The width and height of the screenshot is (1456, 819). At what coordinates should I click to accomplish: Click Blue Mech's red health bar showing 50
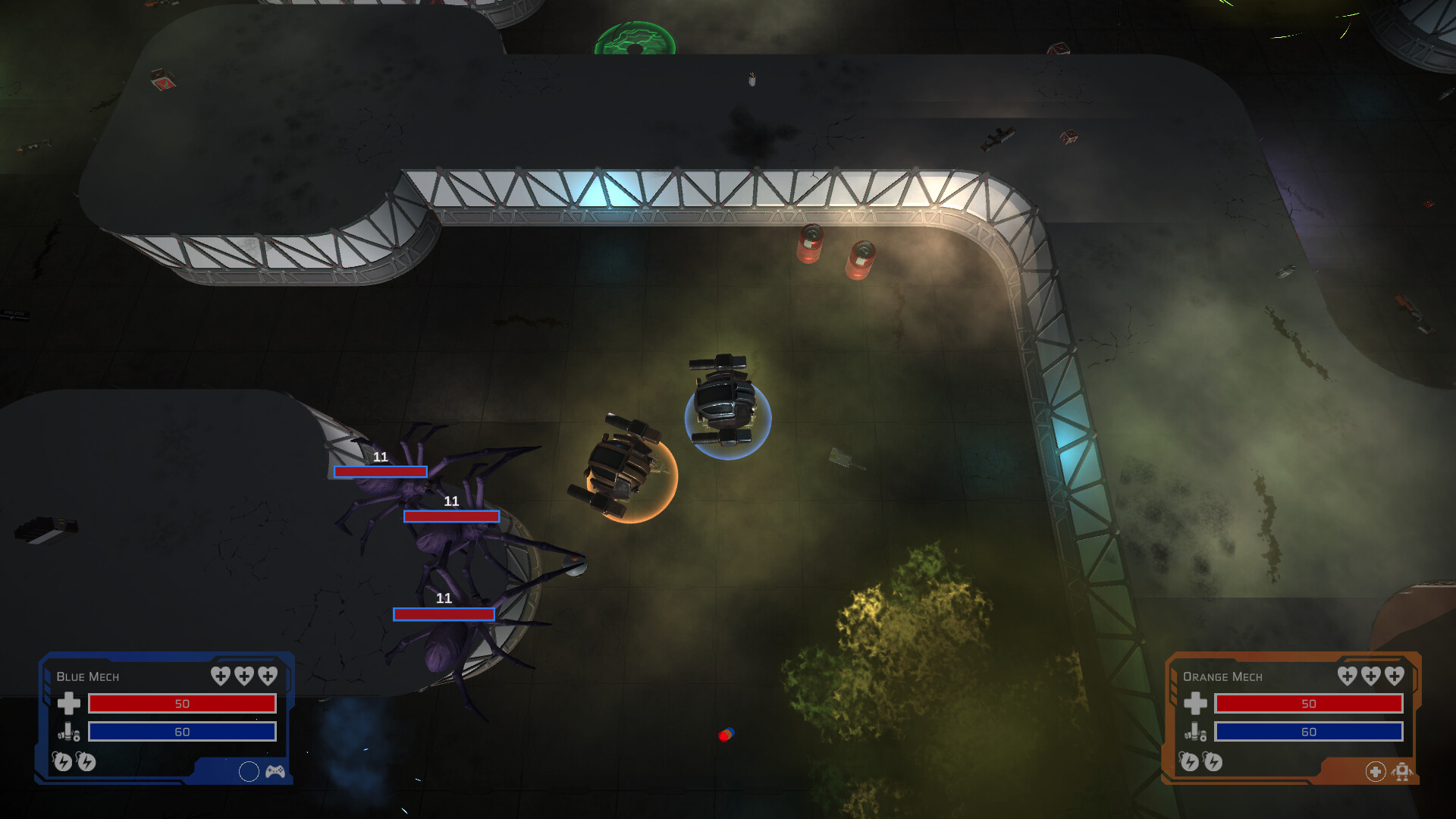(182, 704)
